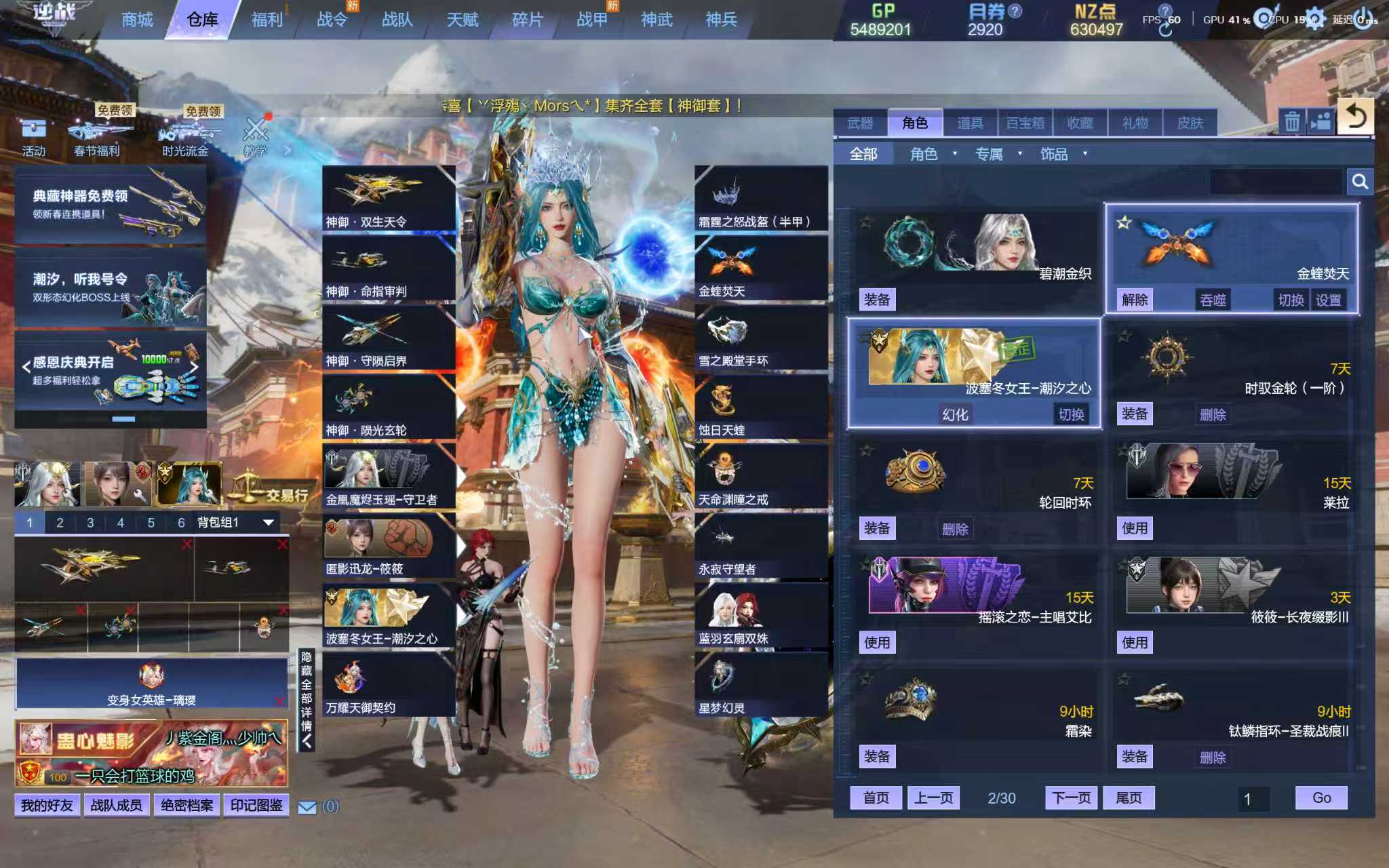Open the 百宝箱 treasure box tab
The height and width of the screenshot is (868, 1389).
(x=1025, y=123)
